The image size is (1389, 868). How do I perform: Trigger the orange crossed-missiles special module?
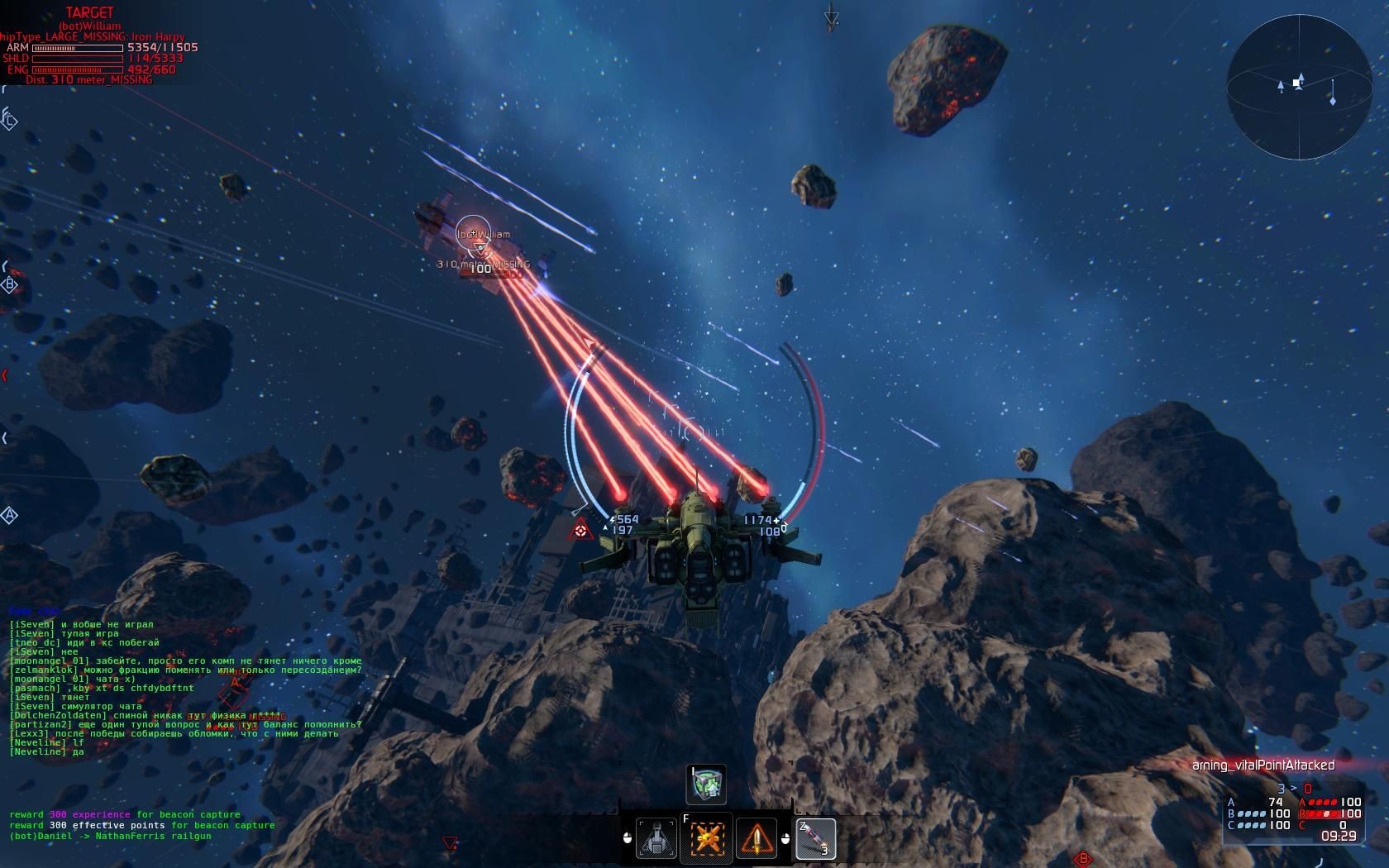[x=707, y=839]
